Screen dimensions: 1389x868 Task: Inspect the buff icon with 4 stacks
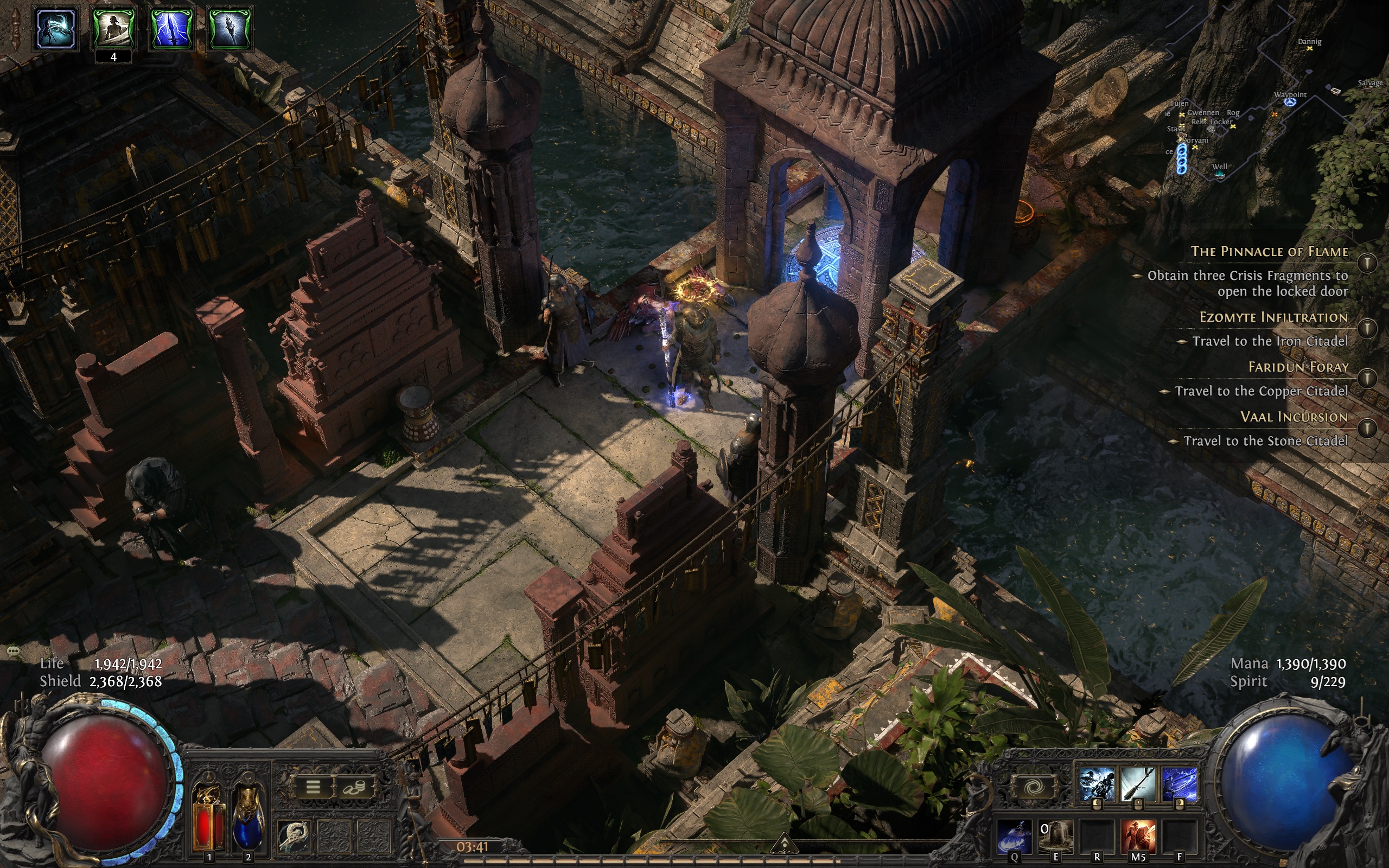point(113,28)
